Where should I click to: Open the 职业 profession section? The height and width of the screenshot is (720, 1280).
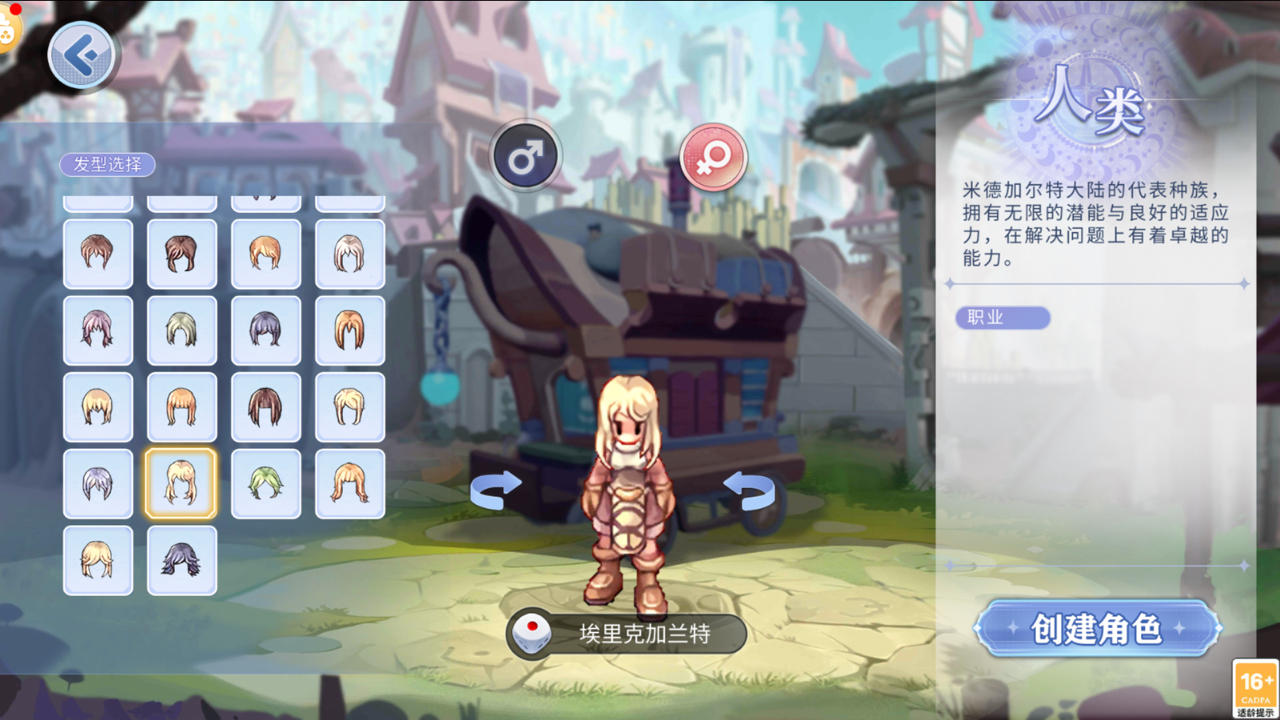[x=1001, y=318]
